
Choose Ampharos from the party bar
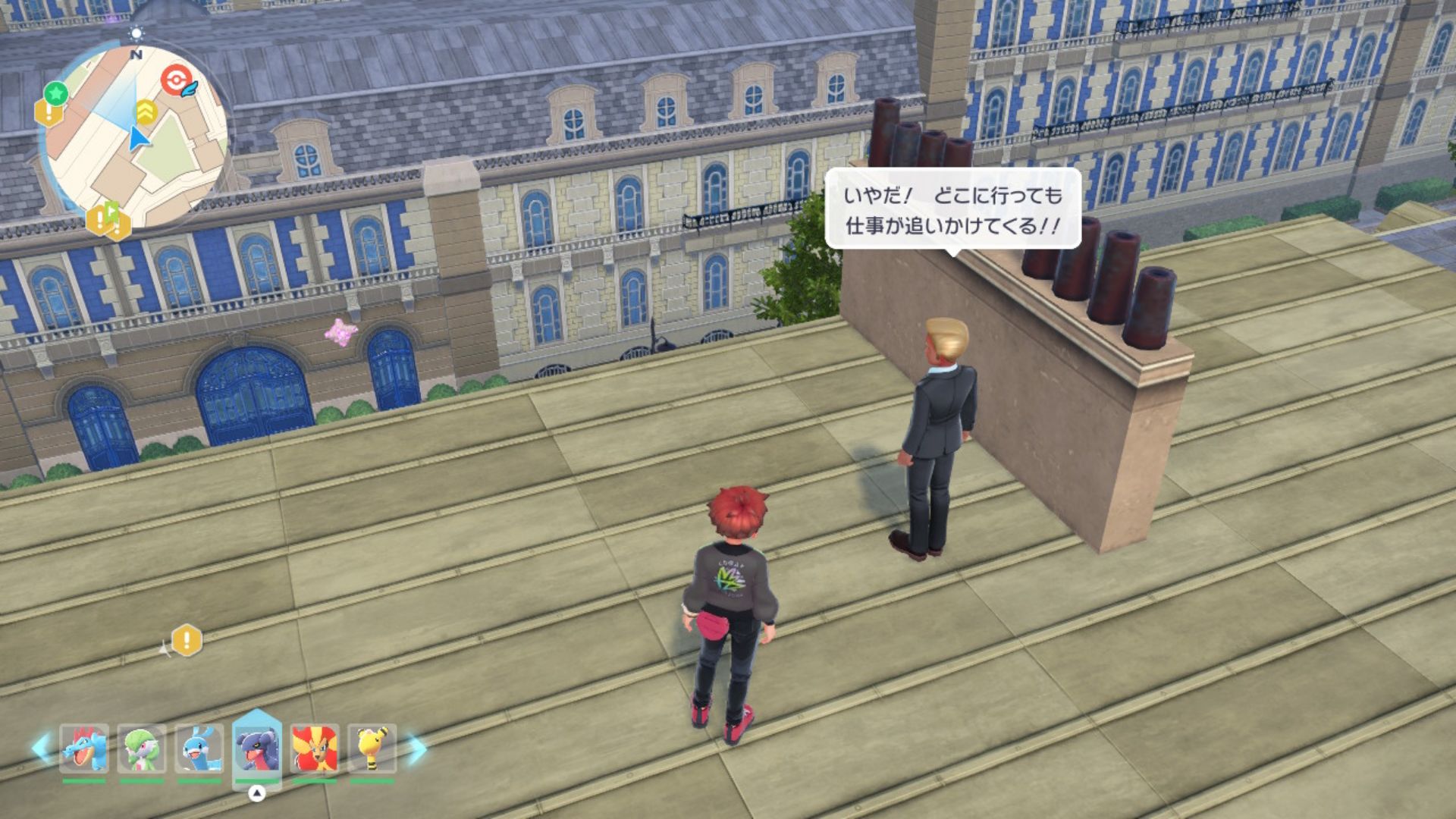coord(372,749)
